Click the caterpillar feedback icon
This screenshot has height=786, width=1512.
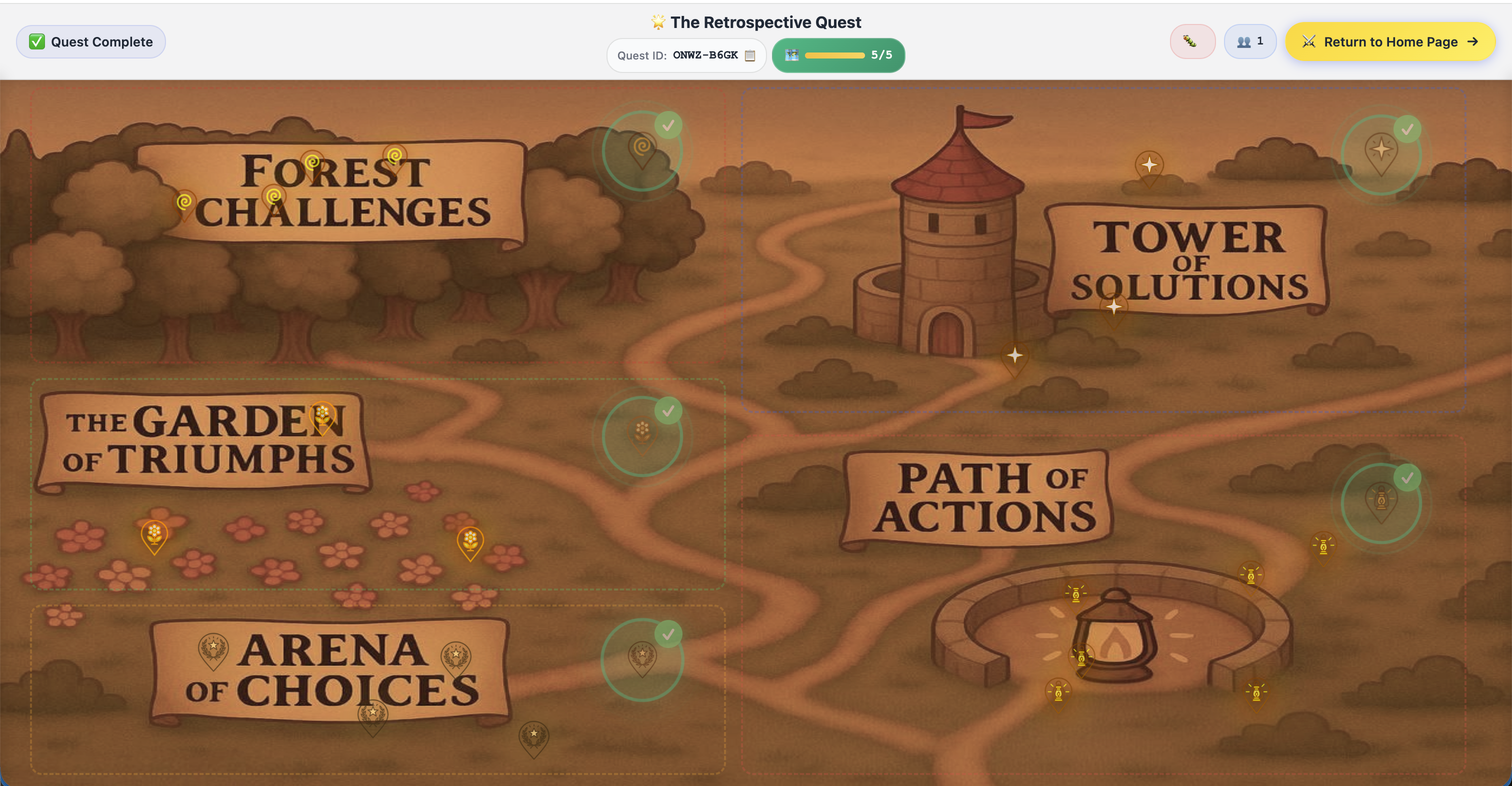click(x=1192, y=41)
